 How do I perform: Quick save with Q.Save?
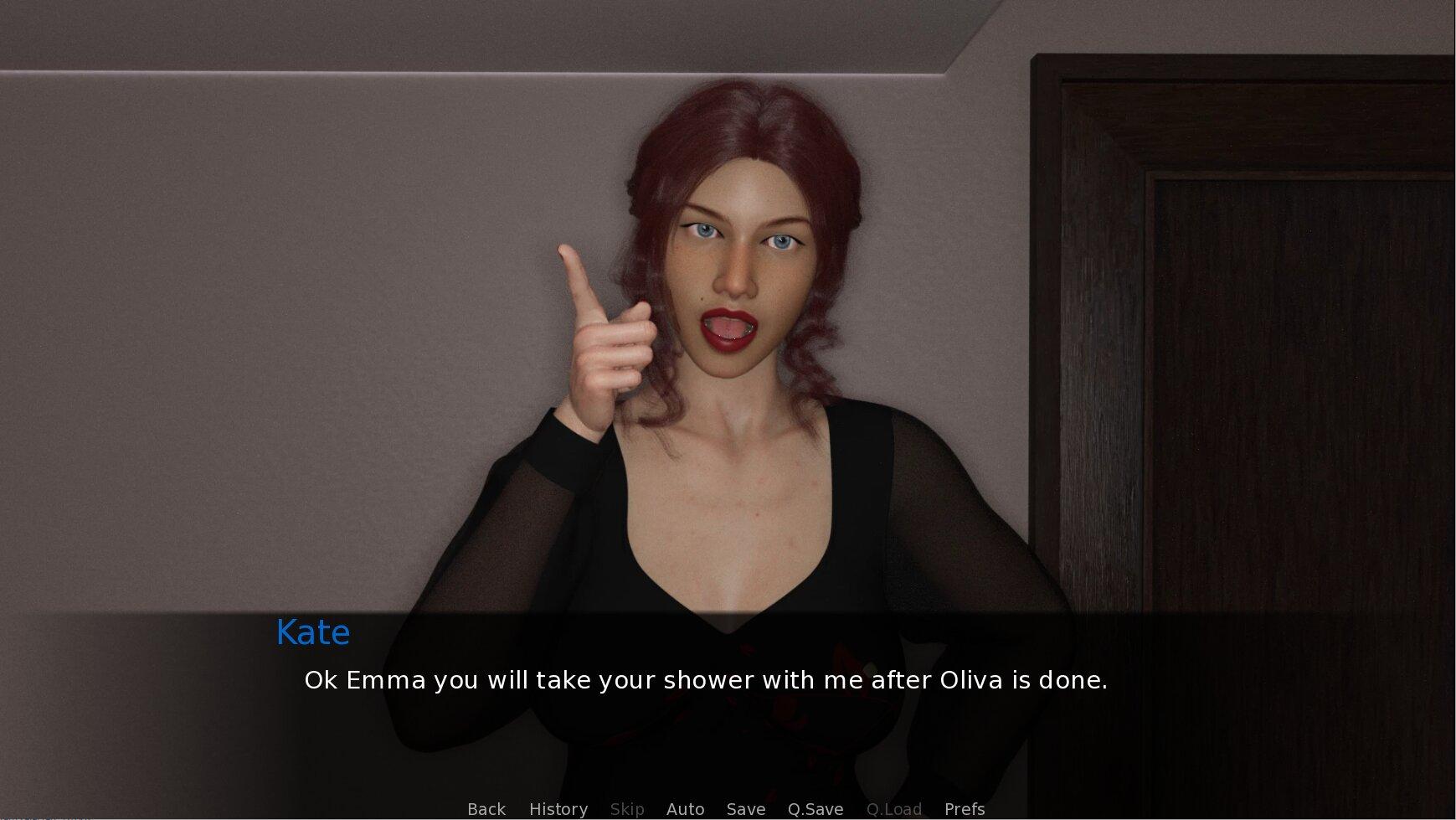(x=815, y=809)
